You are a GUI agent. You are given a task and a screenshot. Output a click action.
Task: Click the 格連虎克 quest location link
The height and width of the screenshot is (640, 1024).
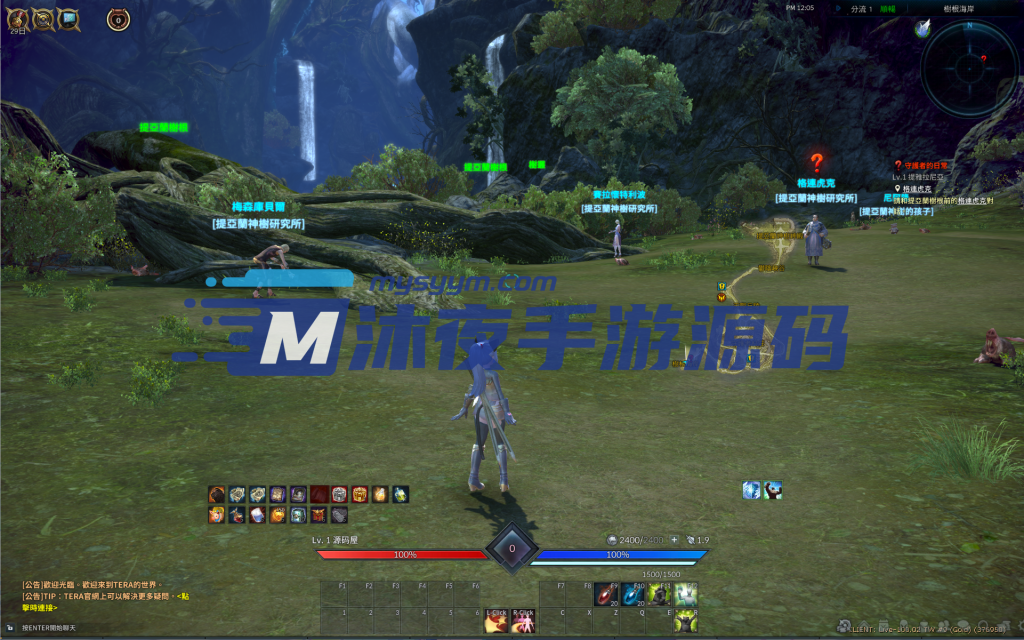[x=917, y=188]
